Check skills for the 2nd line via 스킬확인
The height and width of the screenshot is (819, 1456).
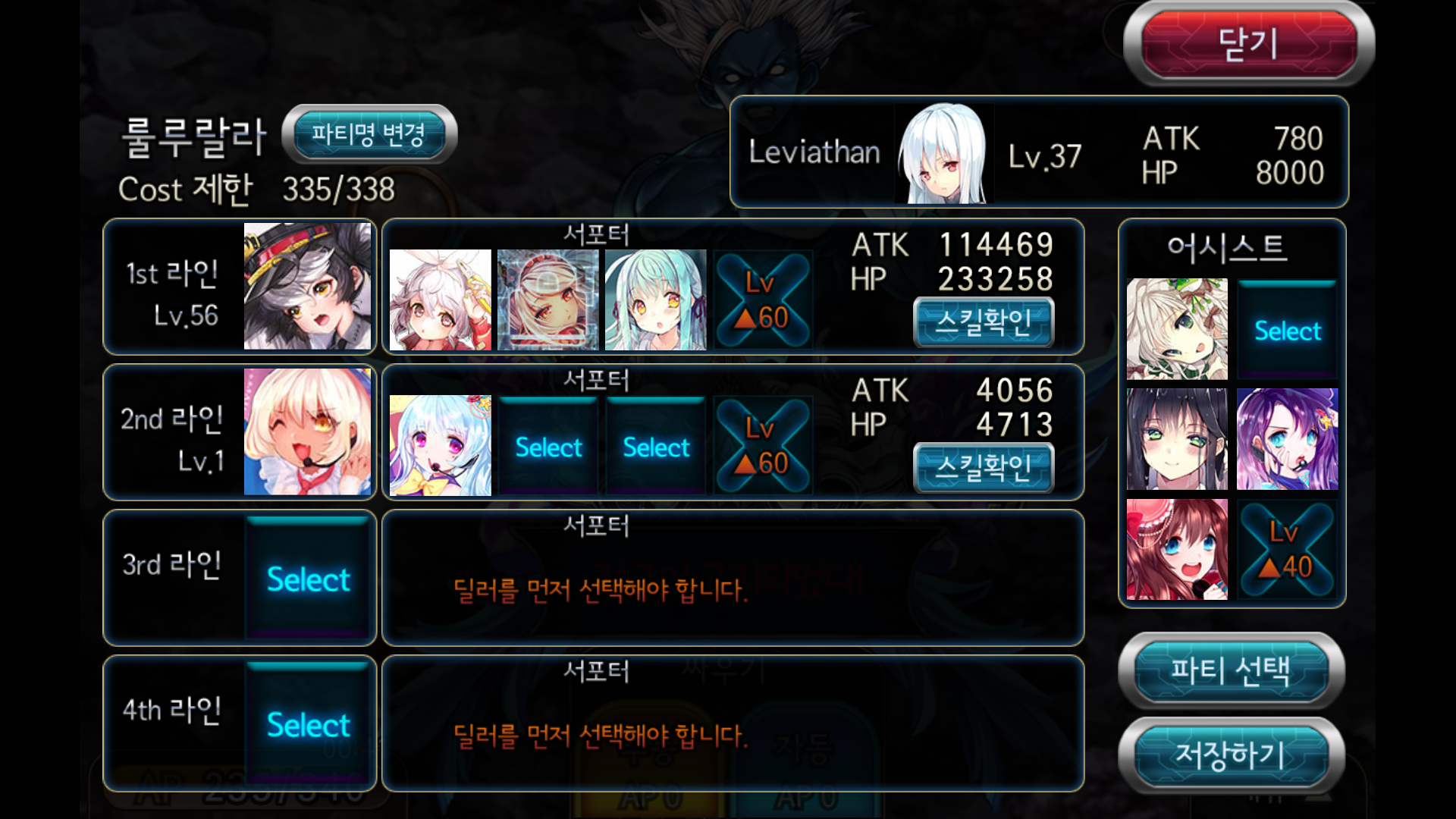984,467
